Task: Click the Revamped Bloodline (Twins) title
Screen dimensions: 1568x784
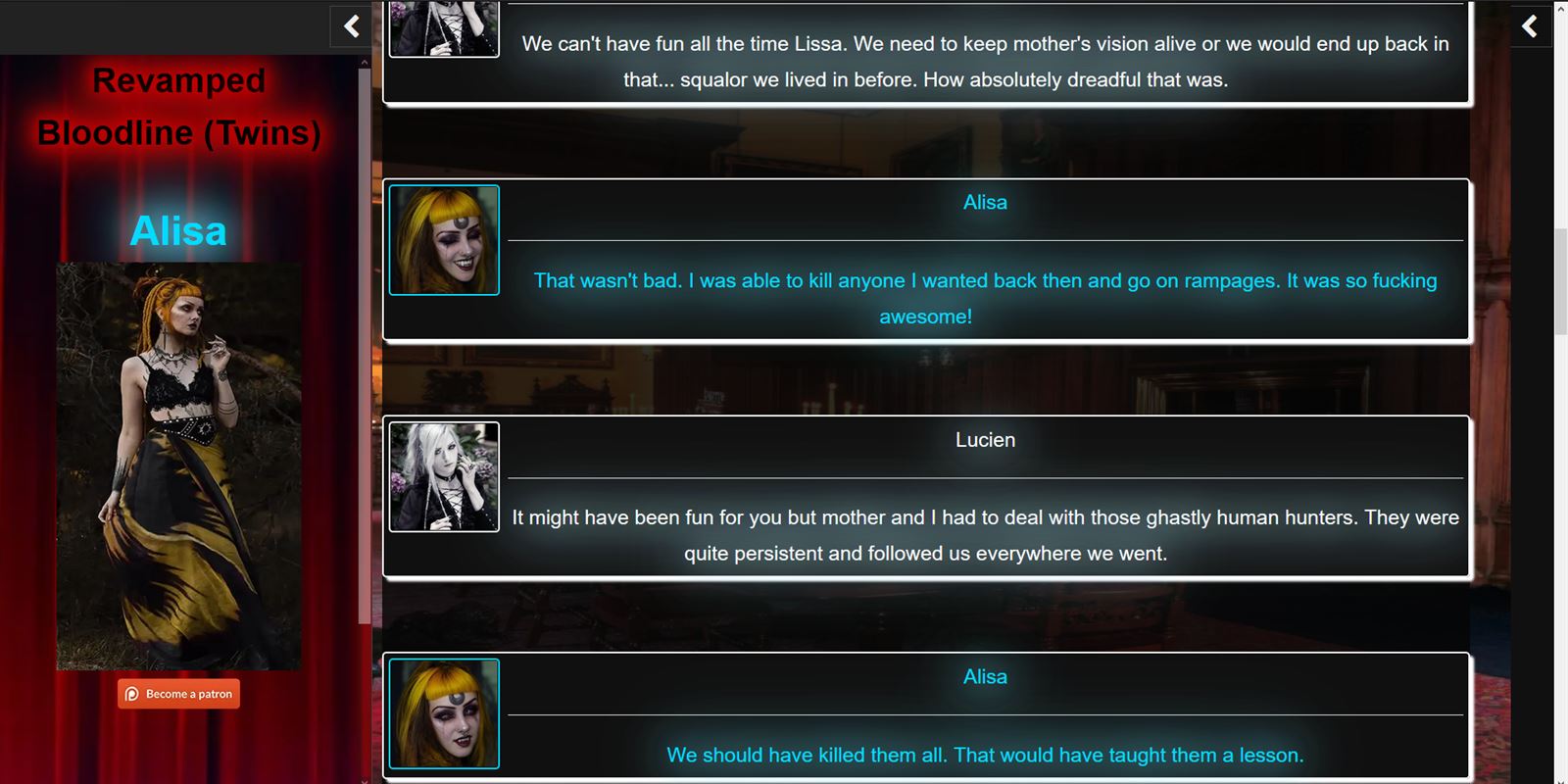Action: 178,106
